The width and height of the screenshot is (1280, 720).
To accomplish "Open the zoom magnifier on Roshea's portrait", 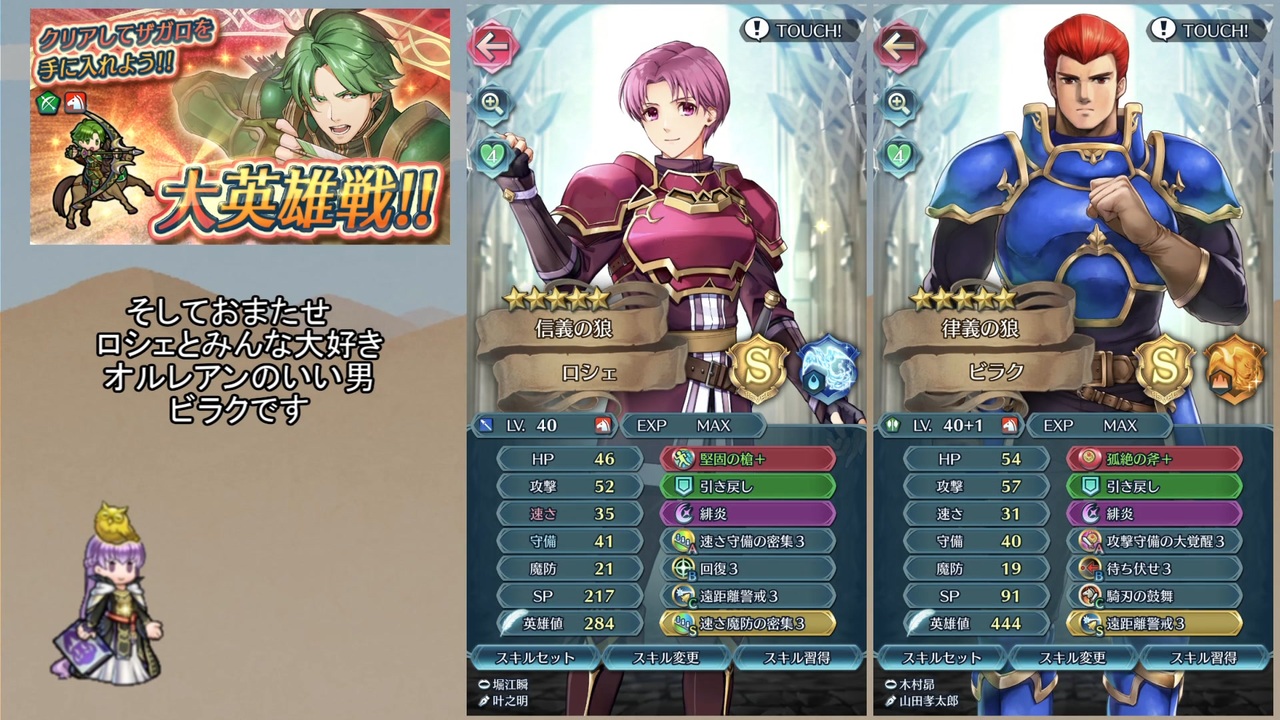I will coord(491,104).
